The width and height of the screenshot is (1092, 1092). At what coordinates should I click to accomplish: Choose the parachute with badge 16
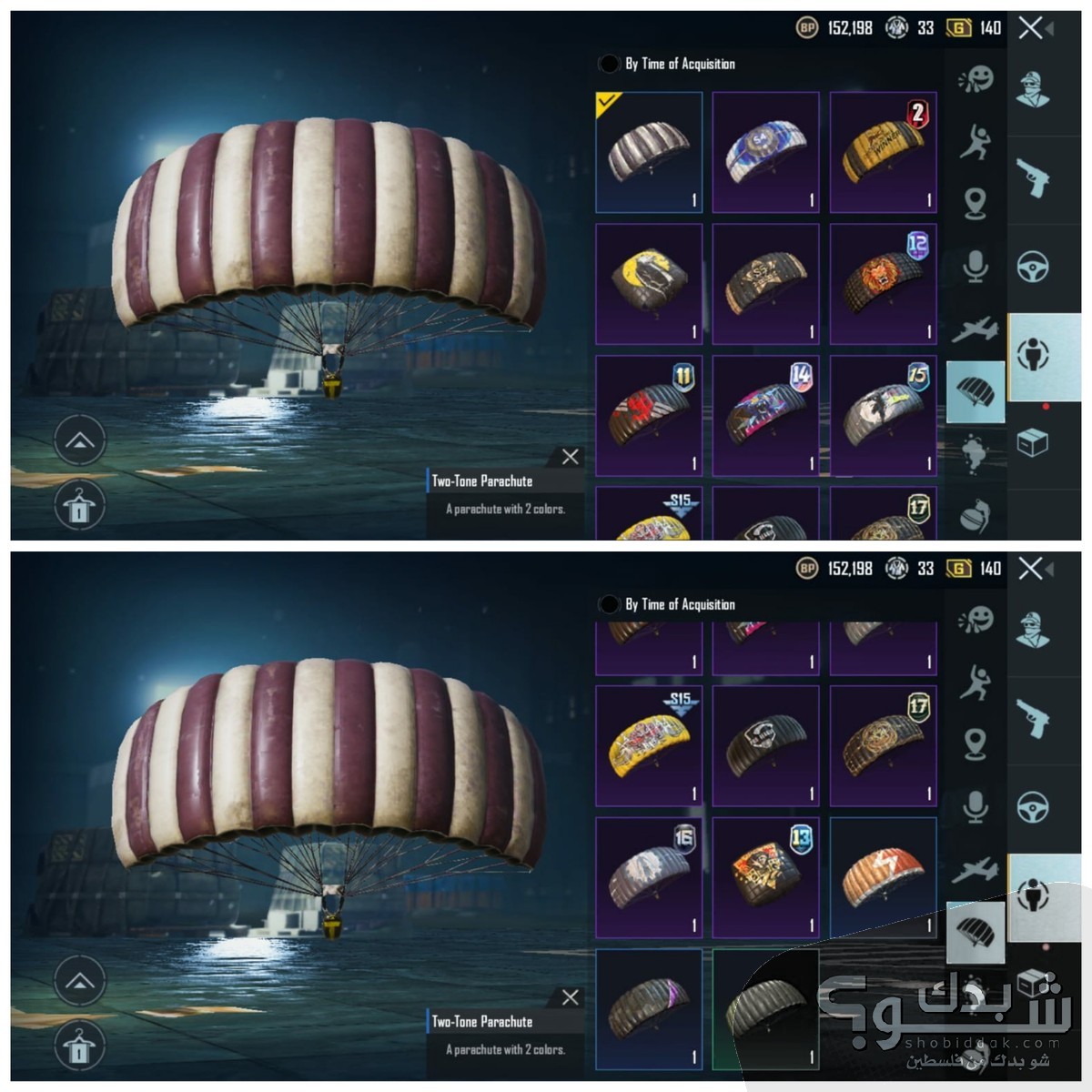tap(649, 876)
